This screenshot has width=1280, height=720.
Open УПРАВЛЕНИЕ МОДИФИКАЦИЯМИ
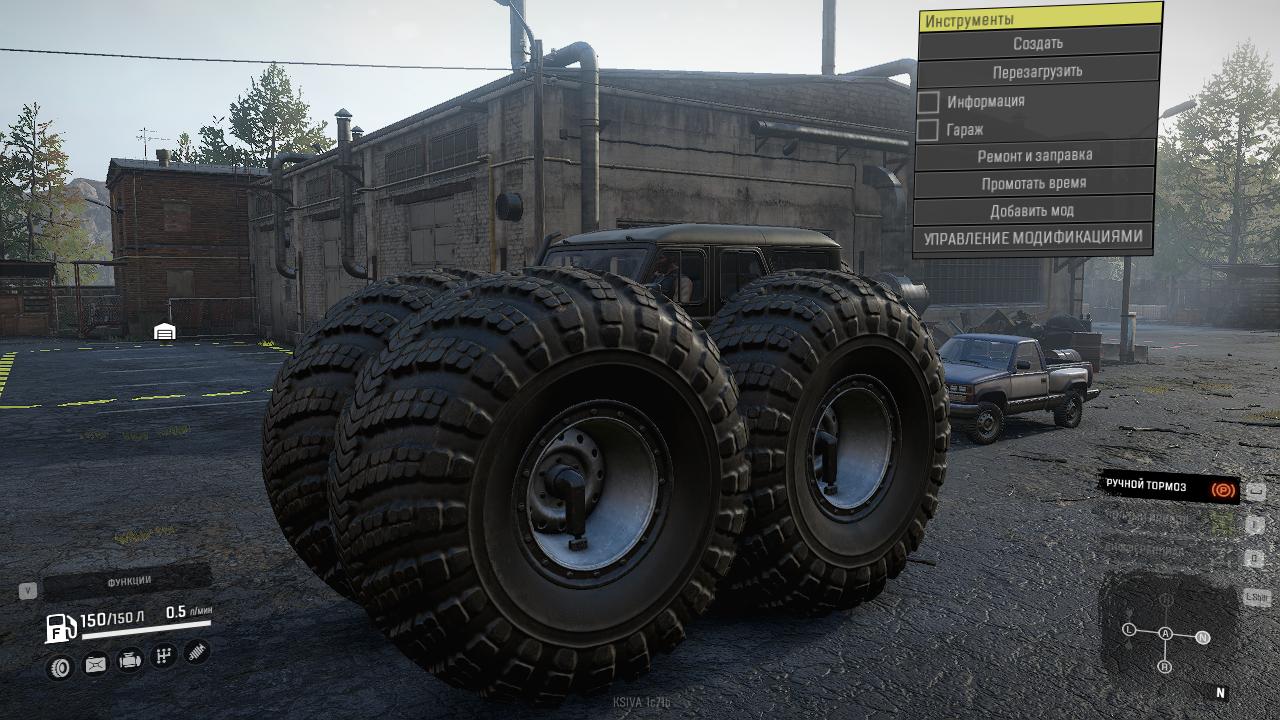1032,239
